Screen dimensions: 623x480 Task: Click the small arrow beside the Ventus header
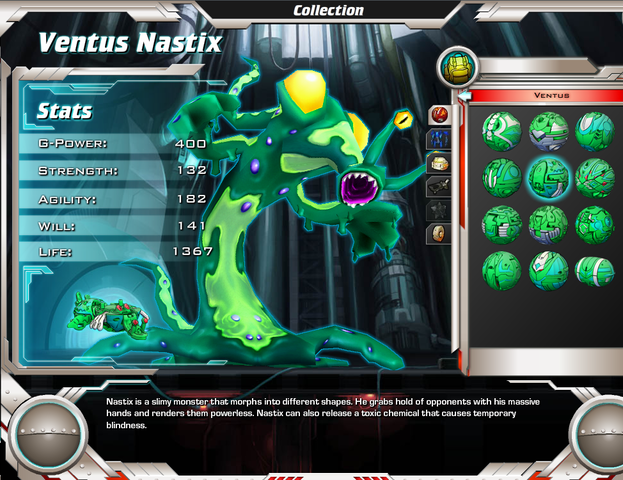click(x=463, y=96)
